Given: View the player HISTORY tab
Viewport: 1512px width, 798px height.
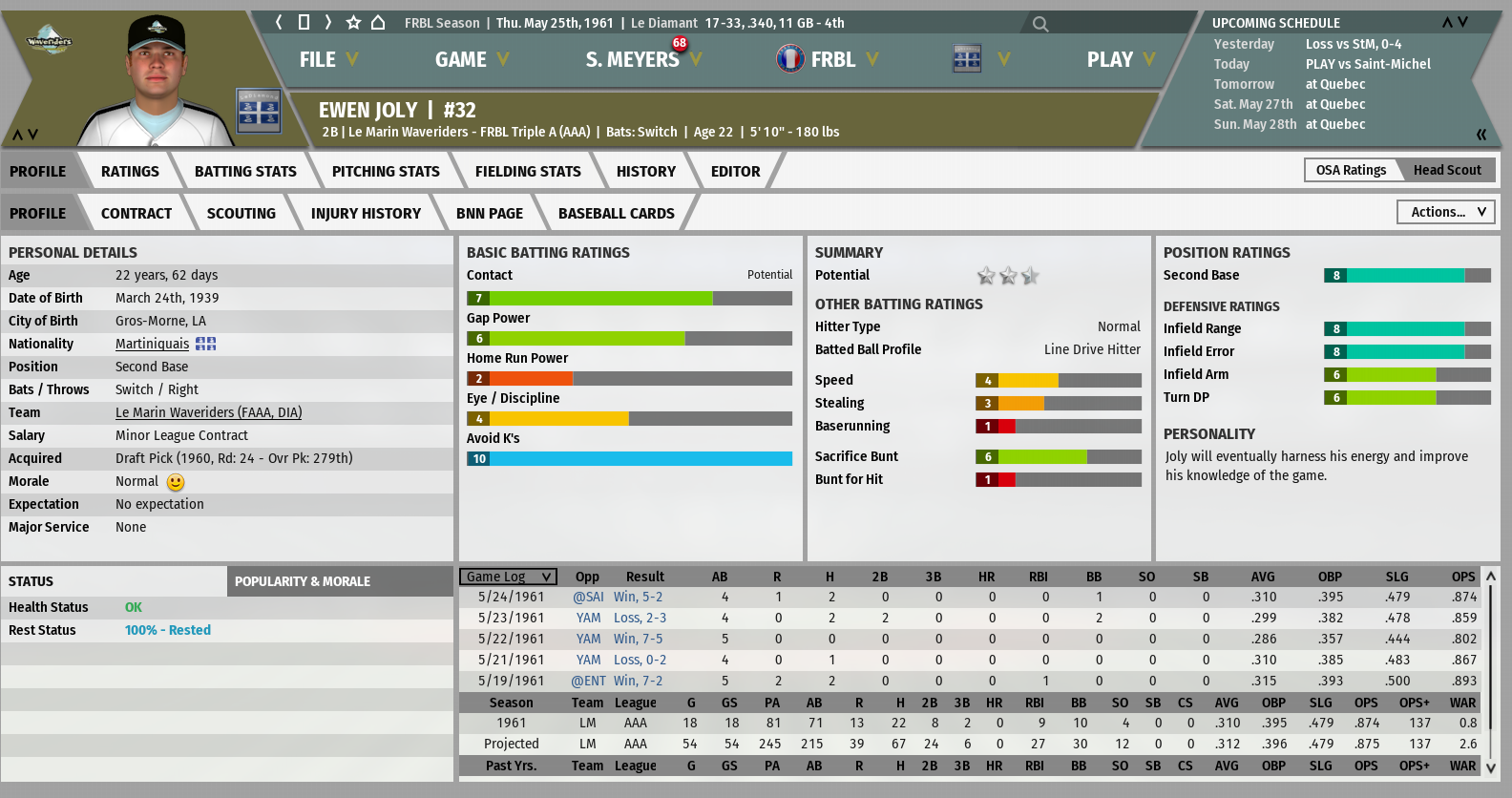Looking at the screenshot, I should pyautogui.click(x=645, y=172).
